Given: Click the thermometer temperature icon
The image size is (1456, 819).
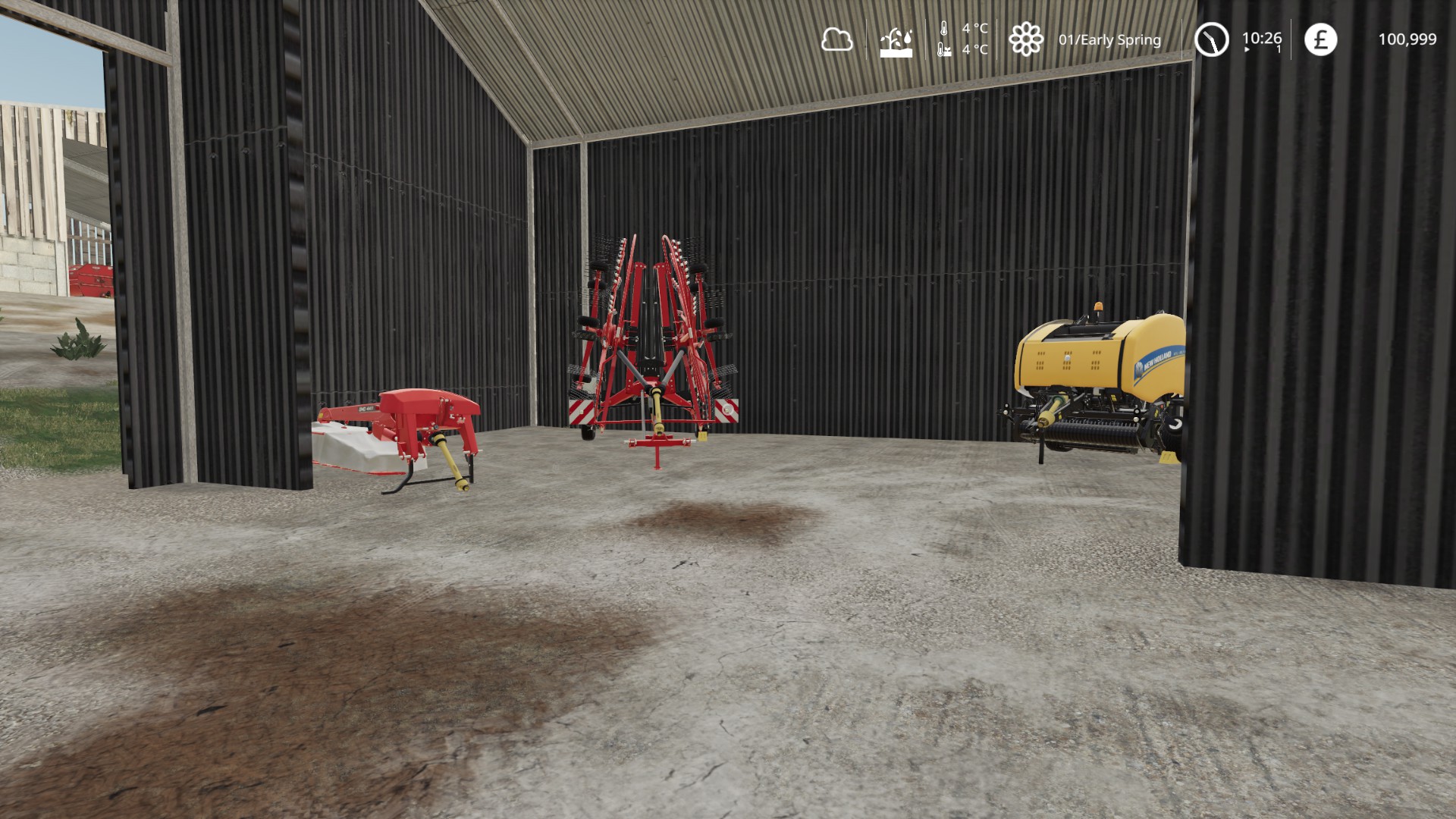Looking at the screenshot, I should point(944,39).
